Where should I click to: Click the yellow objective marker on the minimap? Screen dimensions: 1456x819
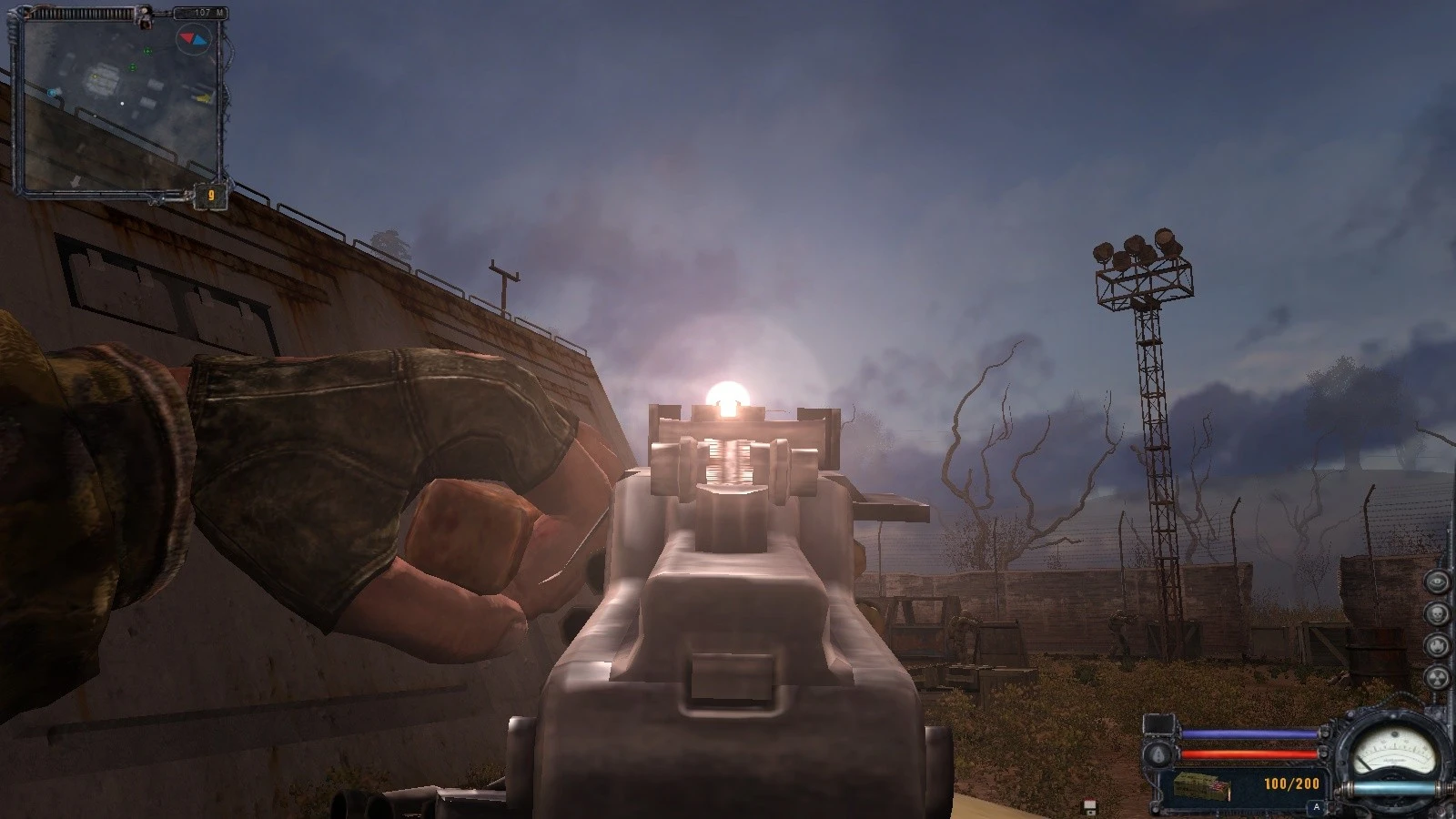(x=95, y=76)
